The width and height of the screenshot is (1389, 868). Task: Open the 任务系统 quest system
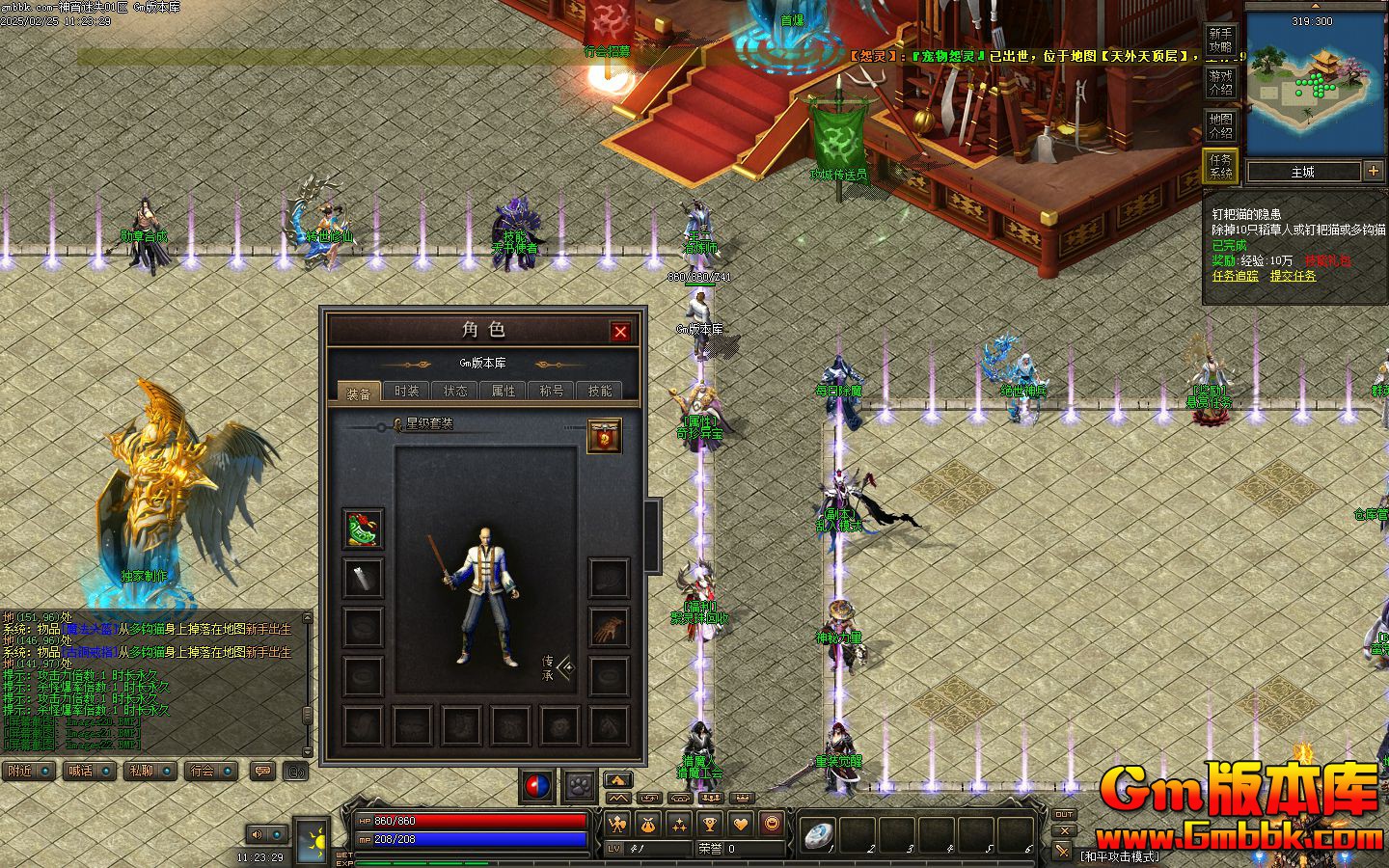[x=1220, y=166]
